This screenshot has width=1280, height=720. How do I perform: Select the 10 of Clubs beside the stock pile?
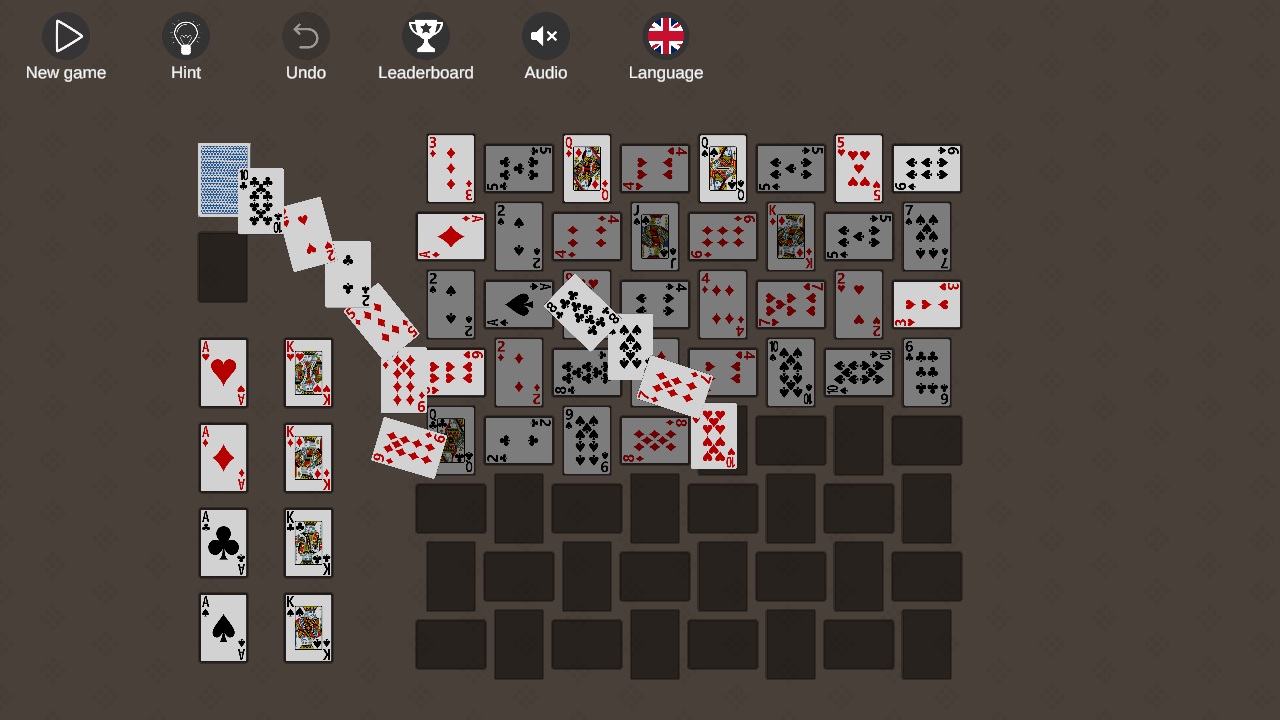(x=262, y=200)
